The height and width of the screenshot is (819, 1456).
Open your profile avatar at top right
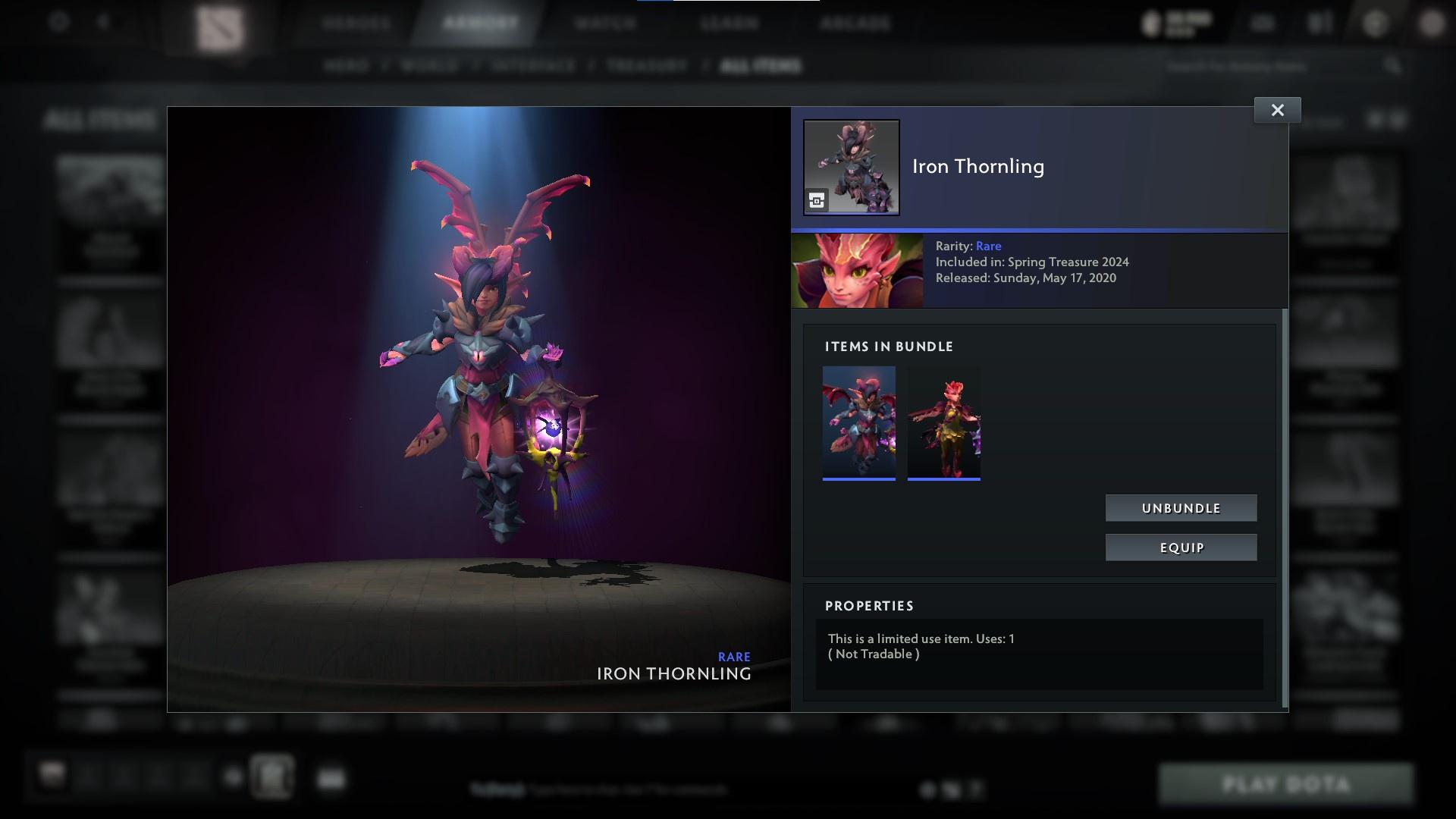1432,24
